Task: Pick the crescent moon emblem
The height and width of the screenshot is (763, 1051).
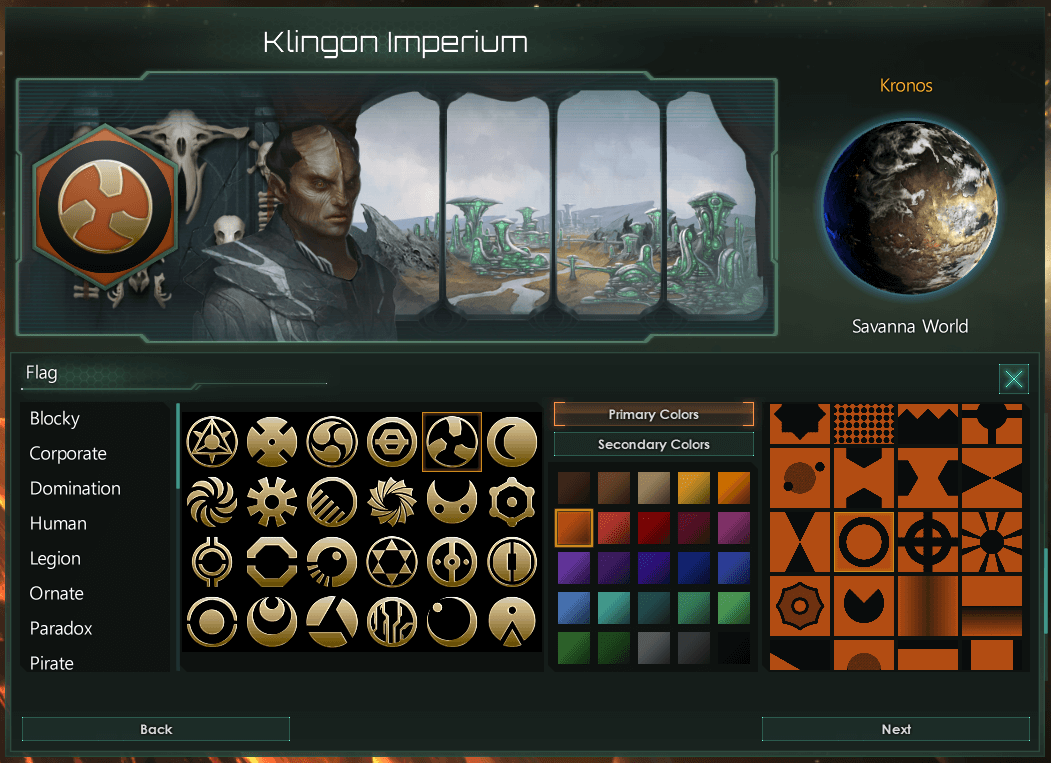Action: tap(512, 441)
